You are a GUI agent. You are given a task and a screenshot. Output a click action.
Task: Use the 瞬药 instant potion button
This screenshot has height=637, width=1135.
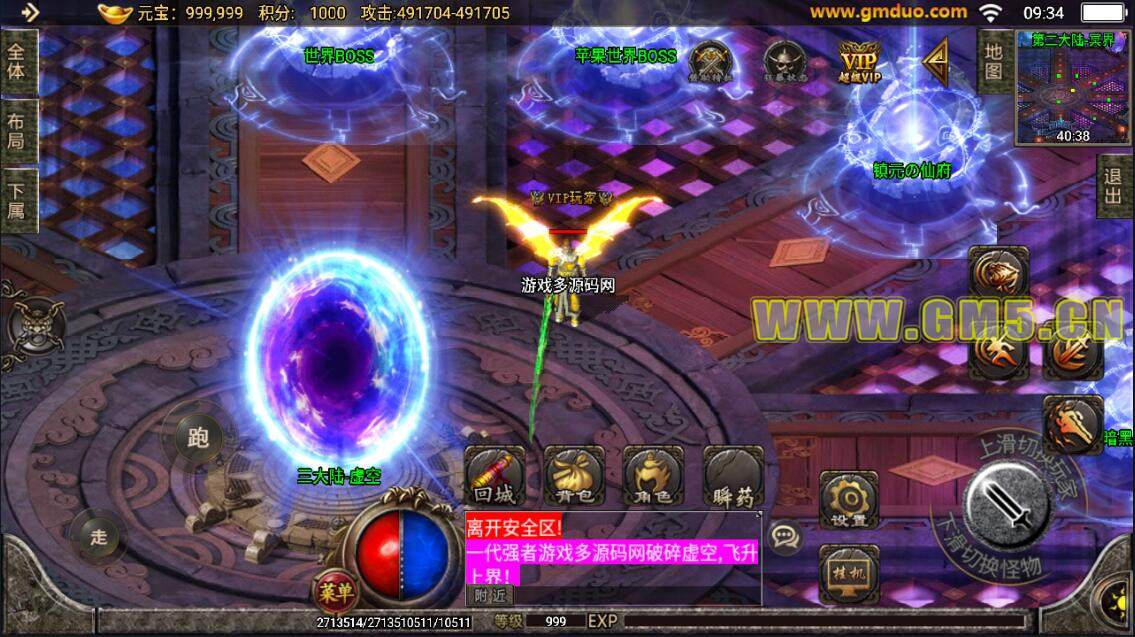[733, 476]
